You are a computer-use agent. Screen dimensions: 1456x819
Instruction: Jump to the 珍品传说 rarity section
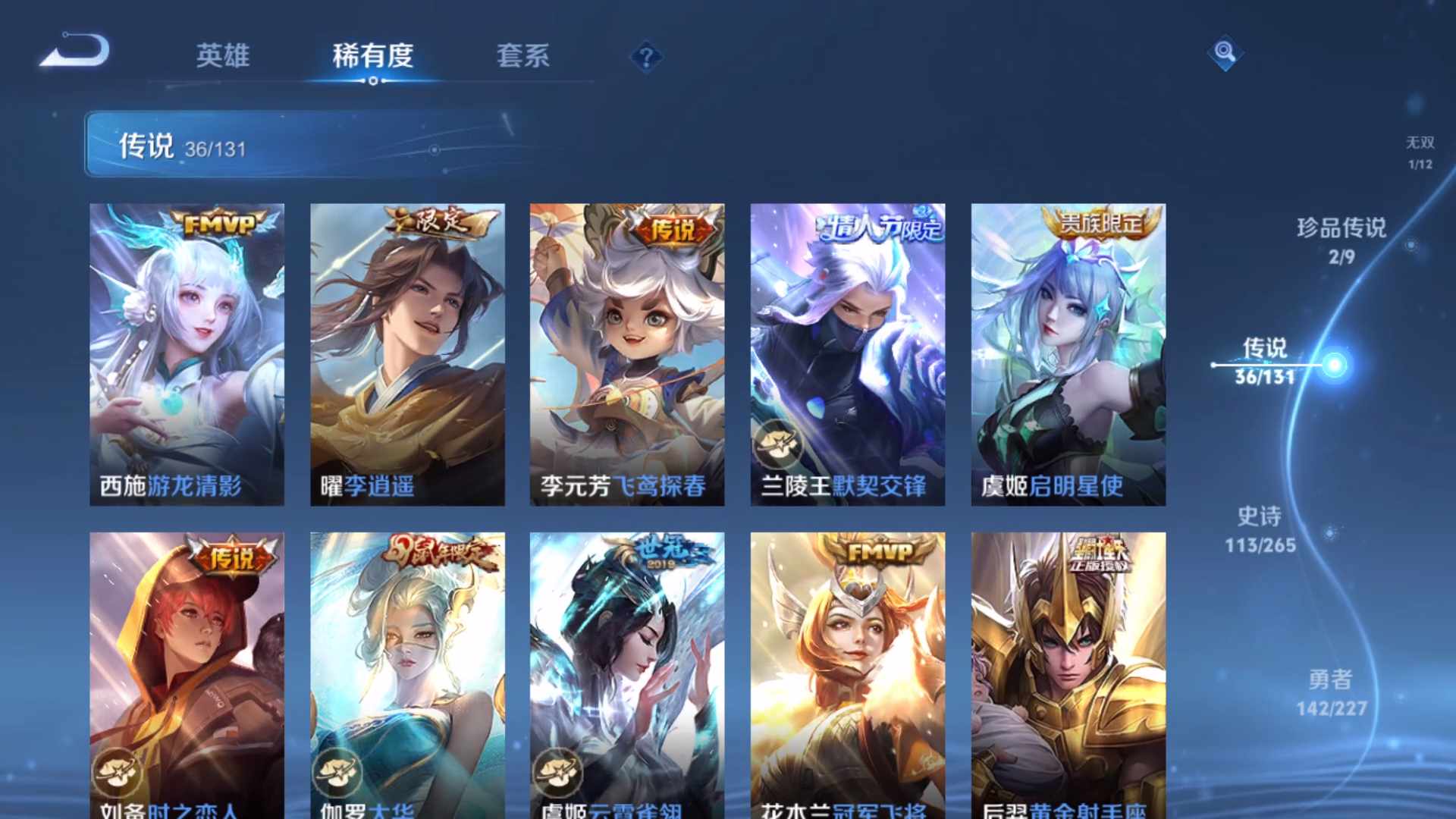[x=1341, y=240]
